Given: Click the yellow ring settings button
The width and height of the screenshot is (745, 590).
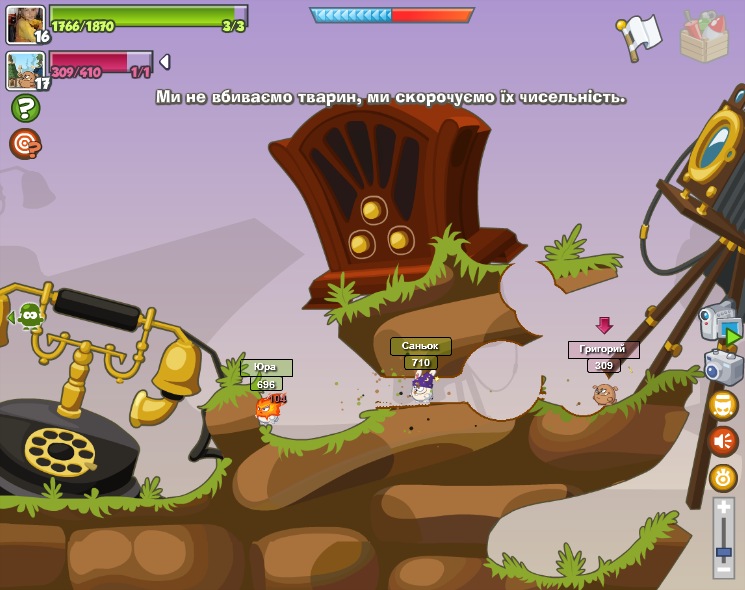Looking at the screenshot, I should (723, 477).
